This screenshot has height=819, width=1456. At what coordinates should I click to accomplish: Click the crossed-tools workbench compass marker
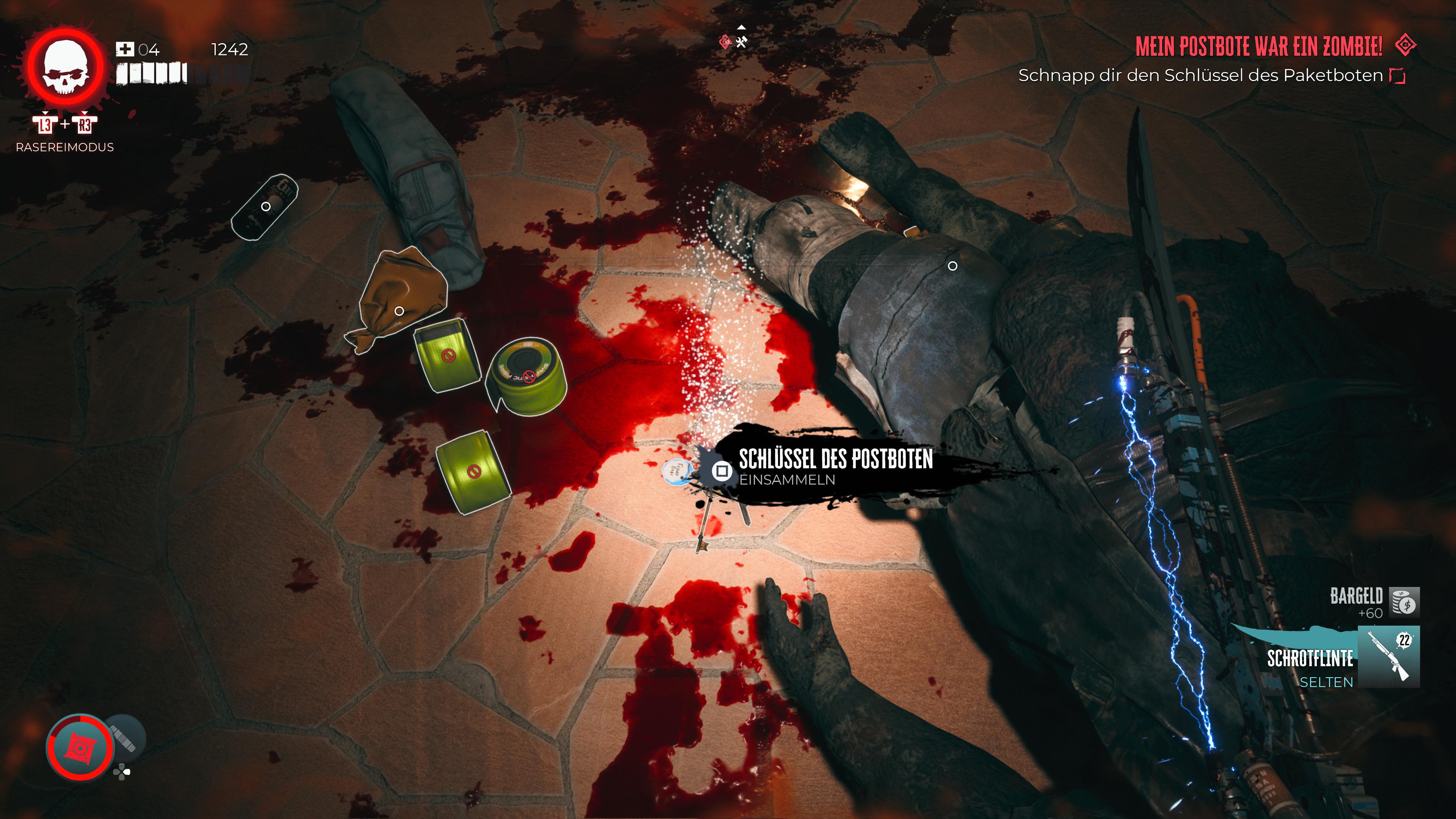[x=742, y=41]
